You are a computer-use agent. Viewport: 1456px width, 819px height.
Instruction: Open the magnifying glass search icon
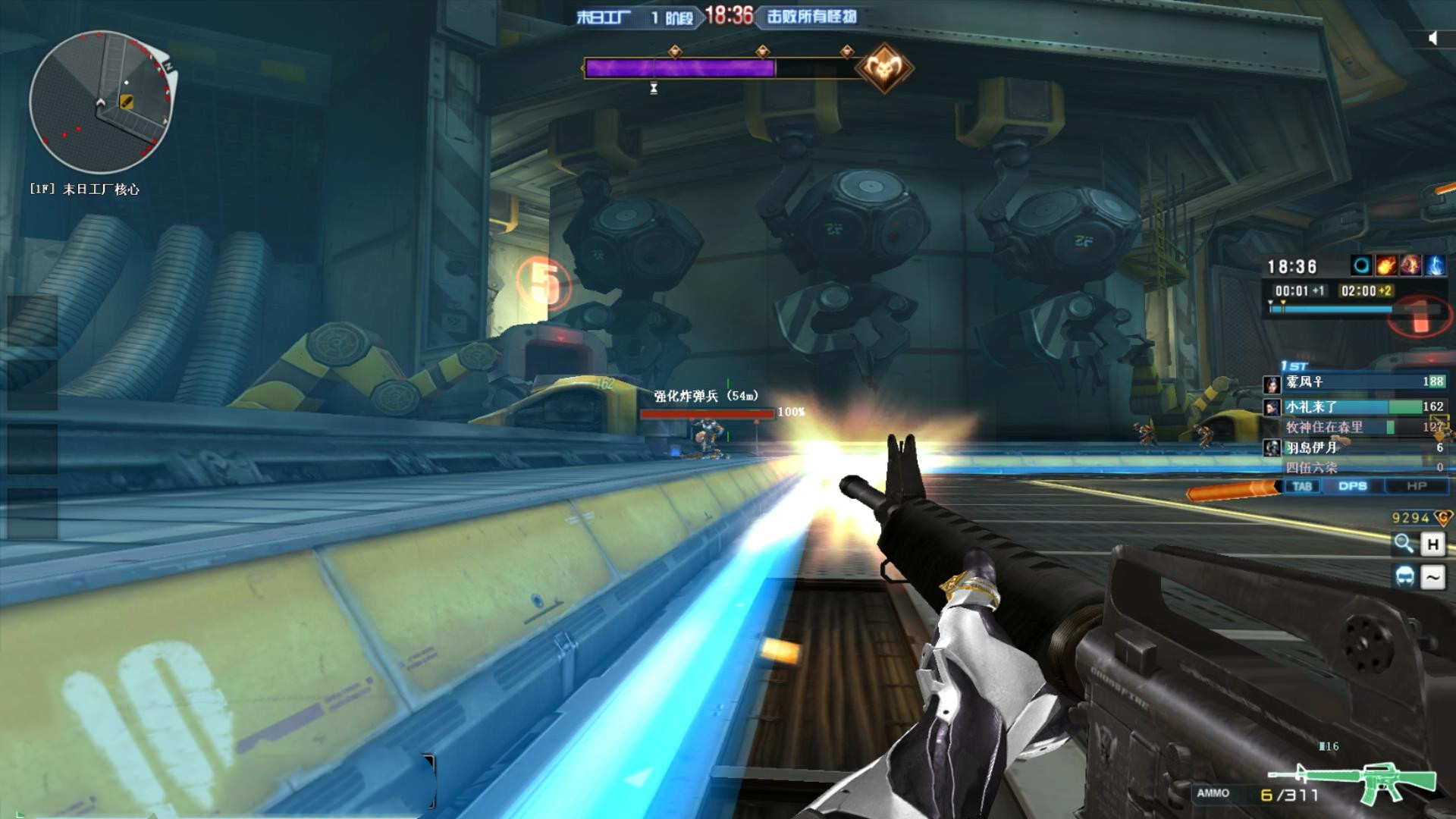point(1404,543)
